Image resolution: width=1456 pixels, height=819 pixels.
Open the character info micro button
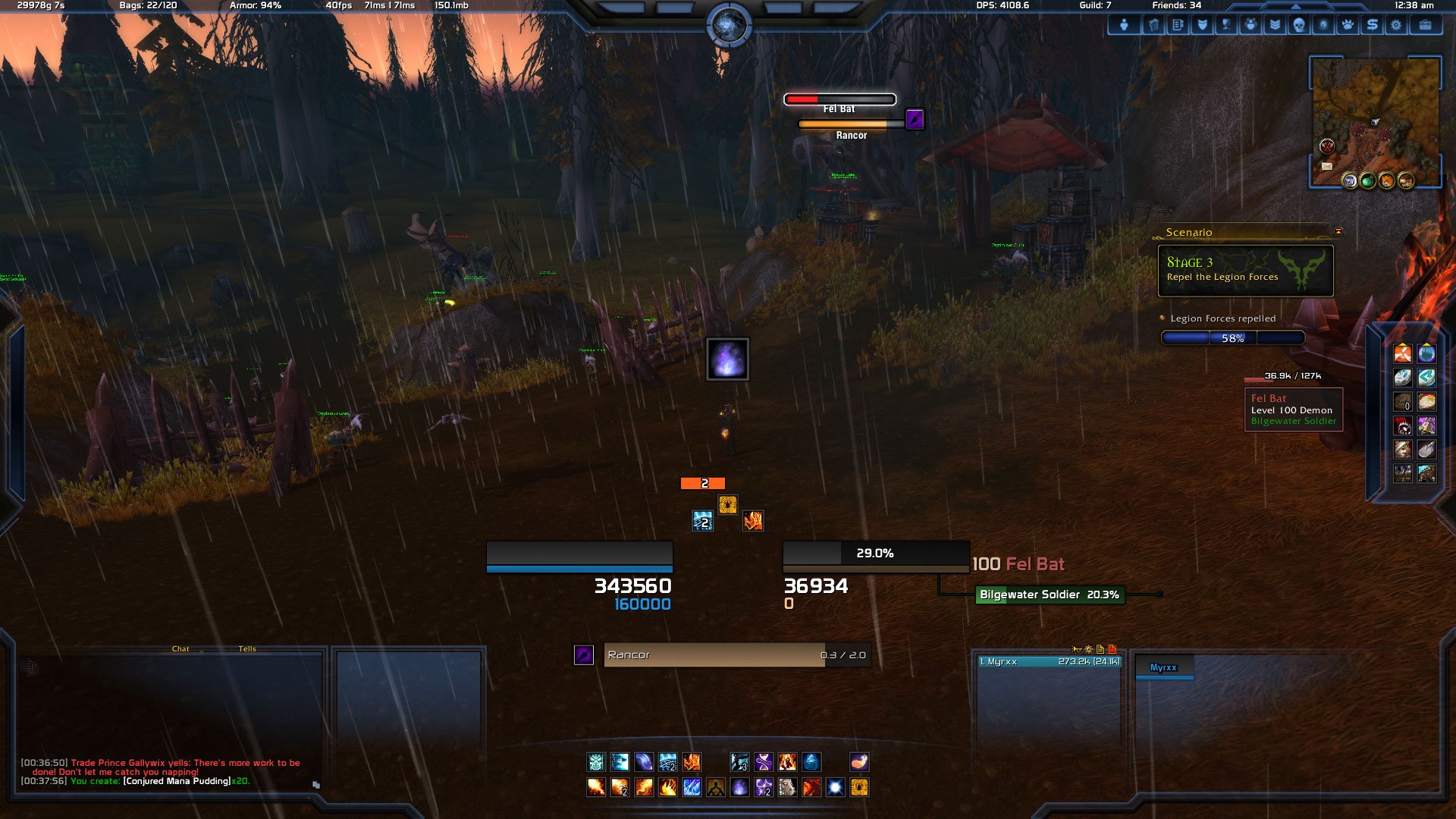coord(1124,25)
